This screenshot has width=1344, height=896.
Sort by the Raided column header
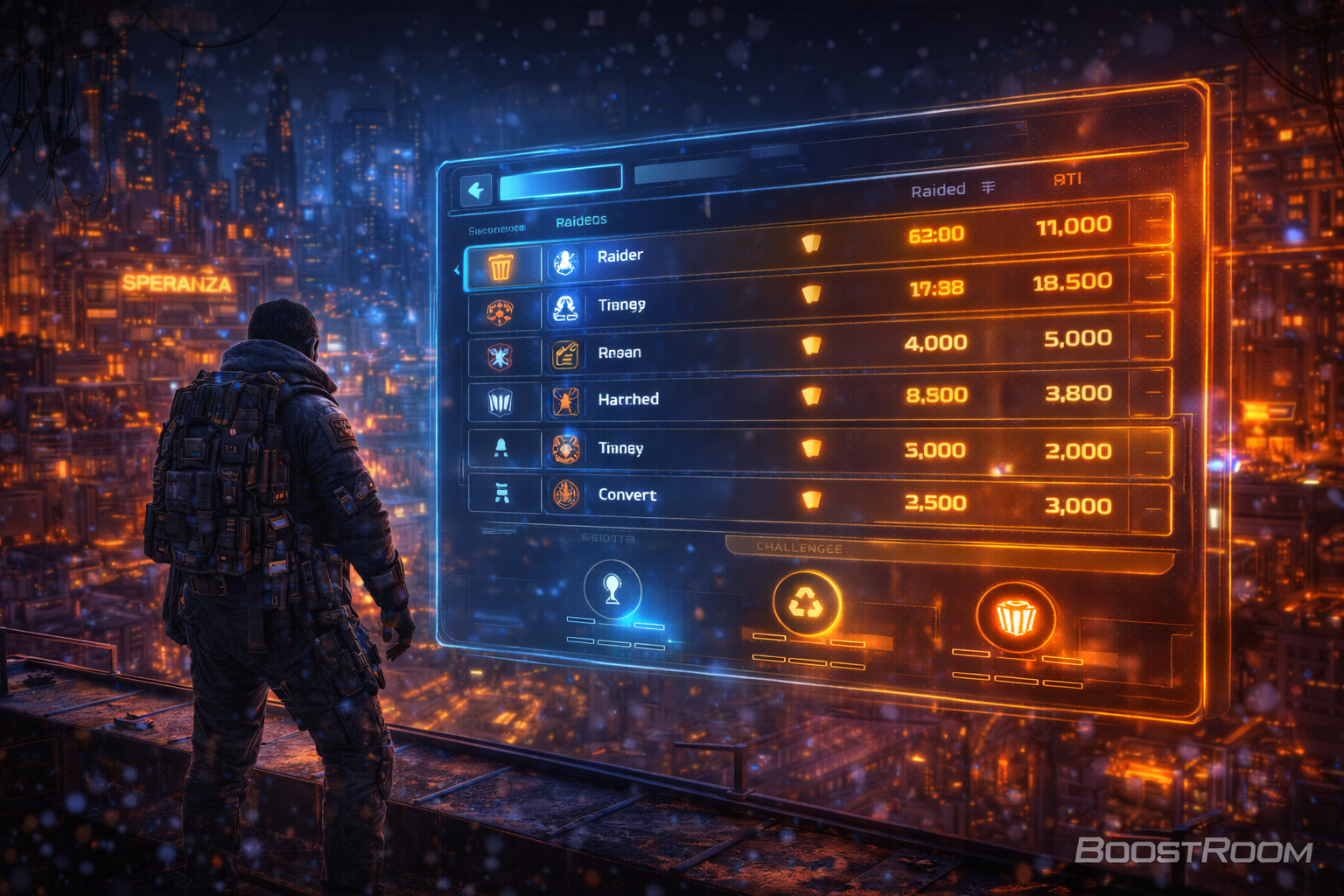coord(939,190)
